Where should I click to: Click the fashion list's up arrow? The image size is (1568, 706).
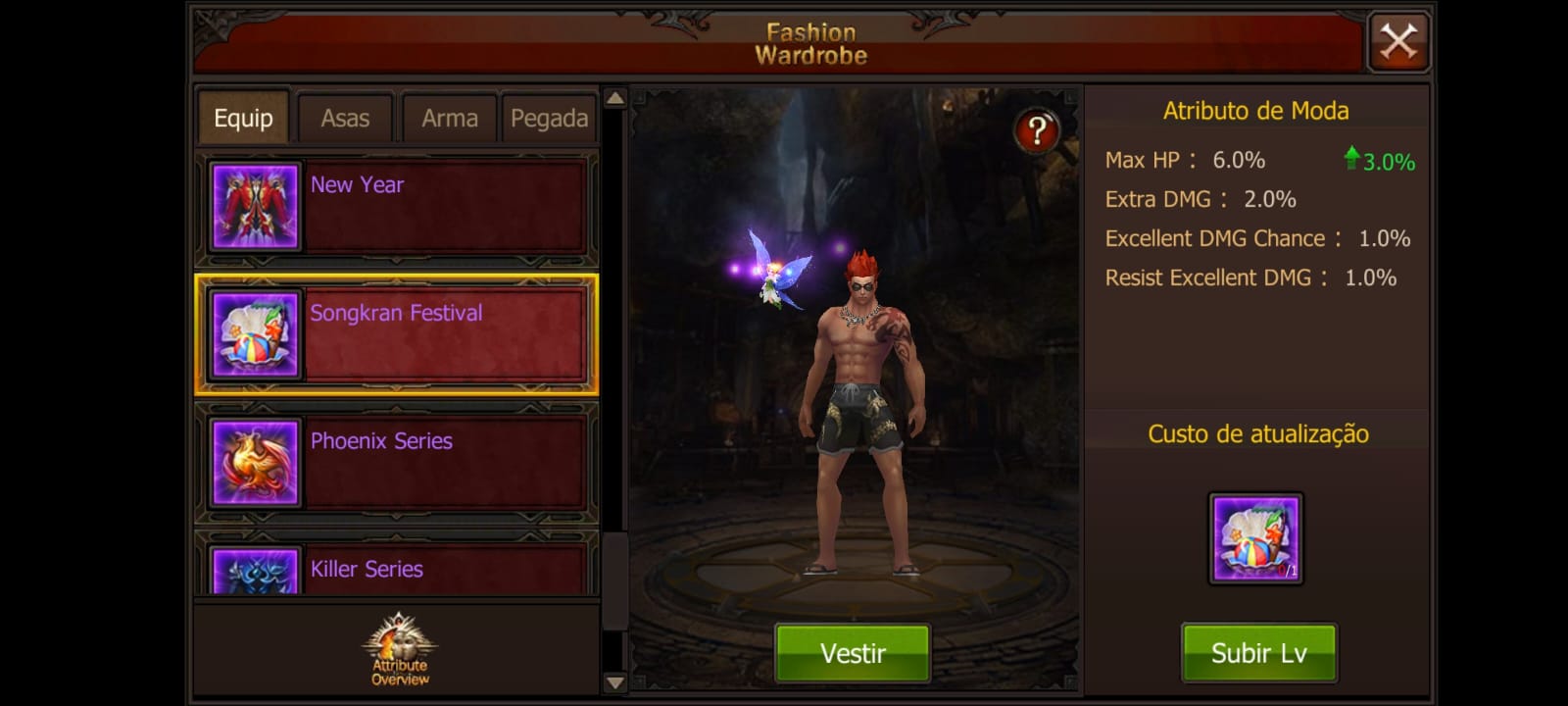(614, 98)
